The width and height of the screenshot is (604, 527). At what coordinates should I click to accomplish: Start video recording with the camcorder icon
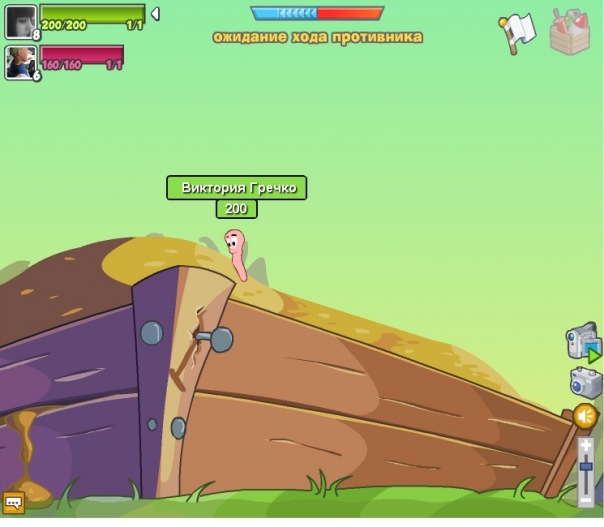(582, 341)
